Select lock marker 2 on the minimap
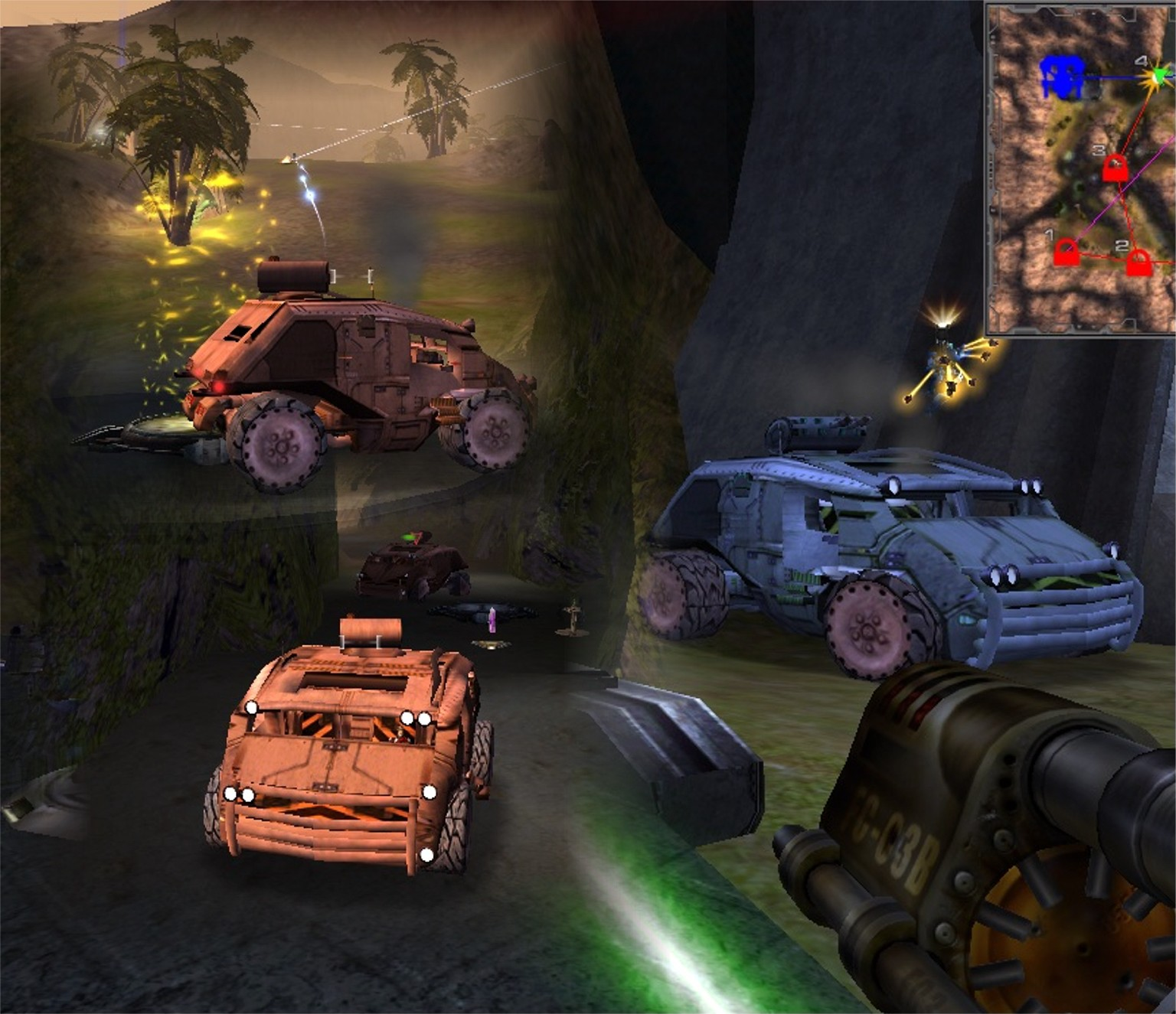 click(x=1139, y=263)
